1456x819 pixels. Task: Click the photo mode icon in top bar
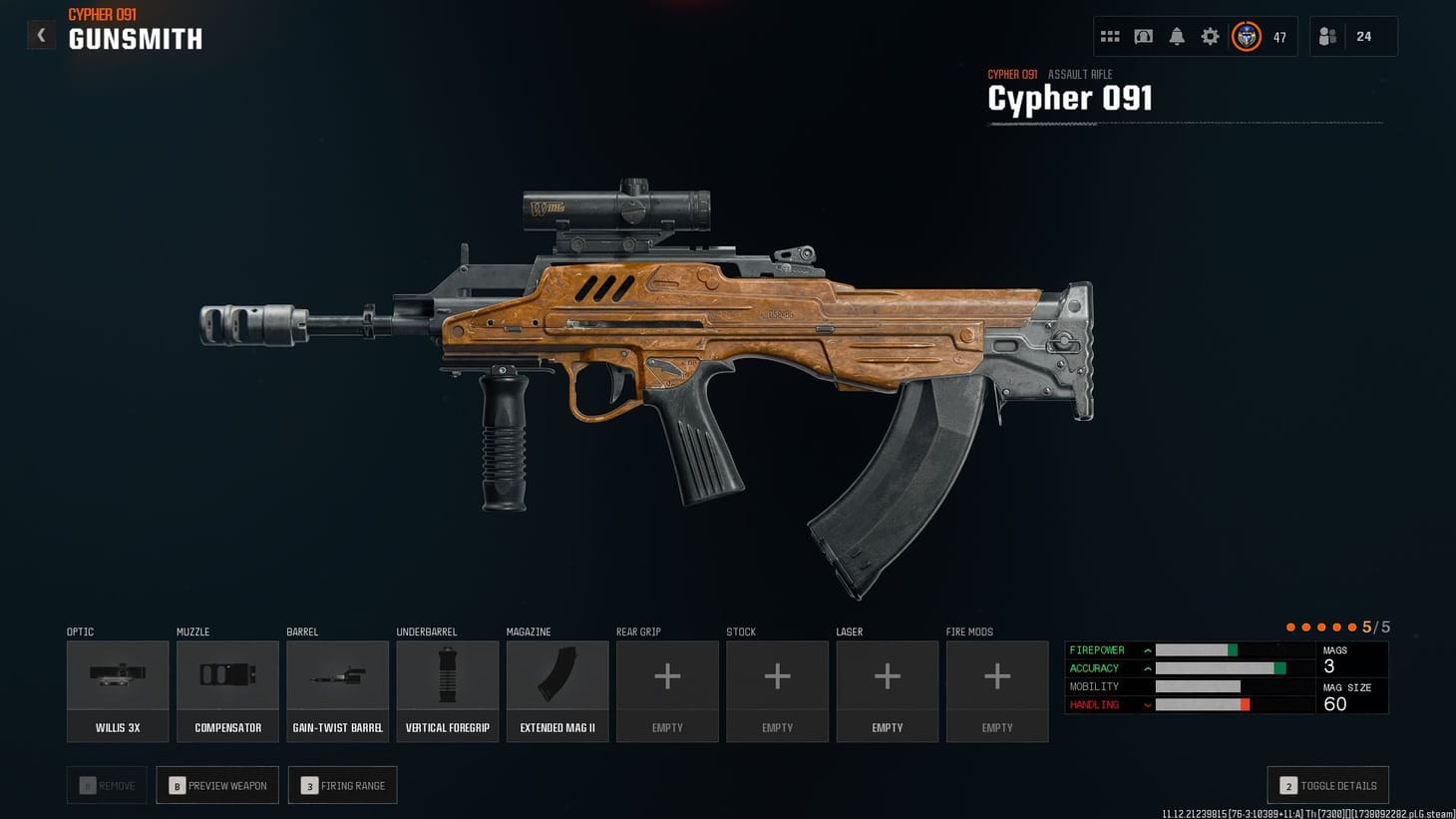coord(1143,36)
